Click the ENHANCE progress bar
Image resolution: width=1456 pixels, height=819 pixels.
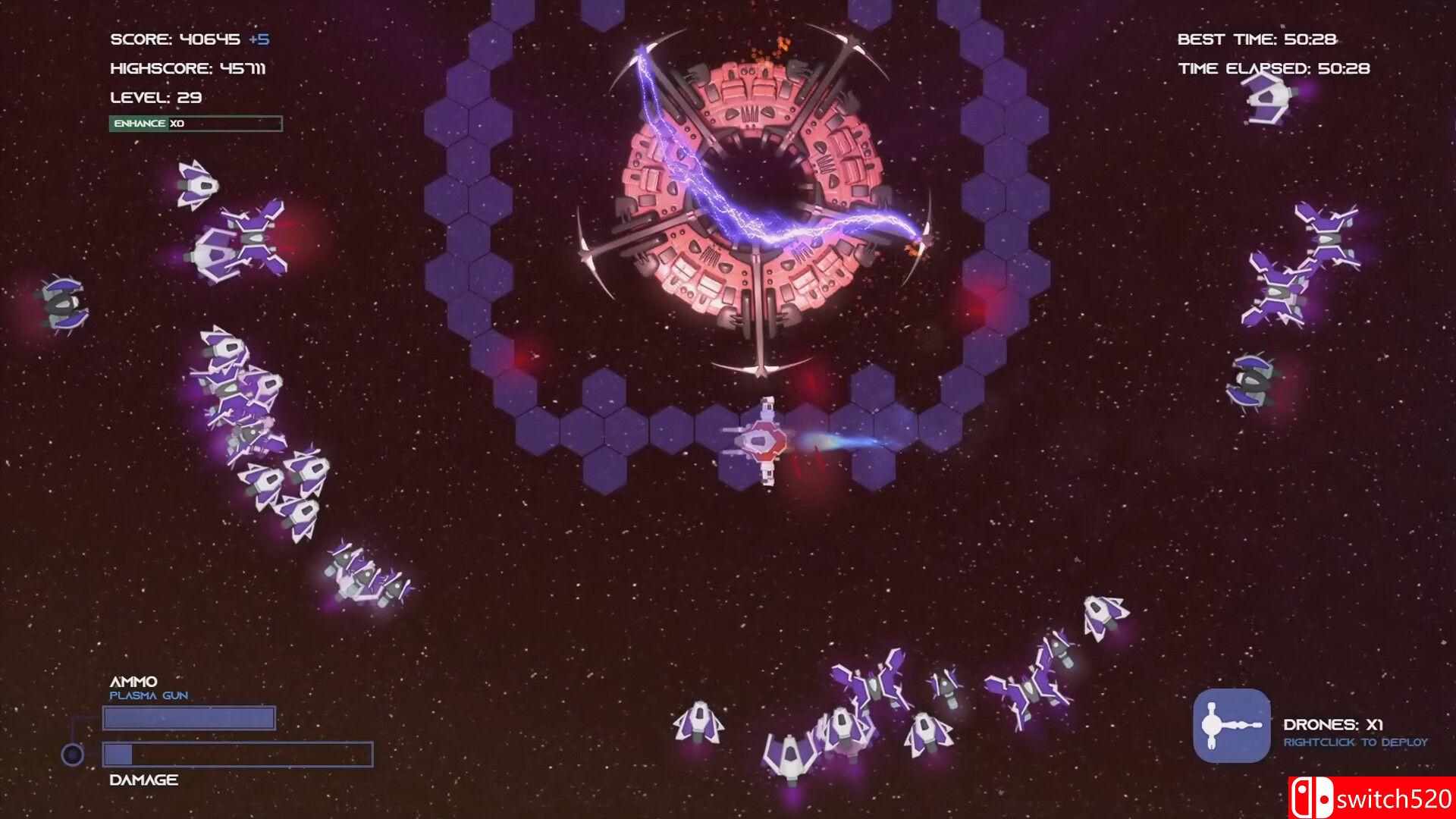[196, 123]
